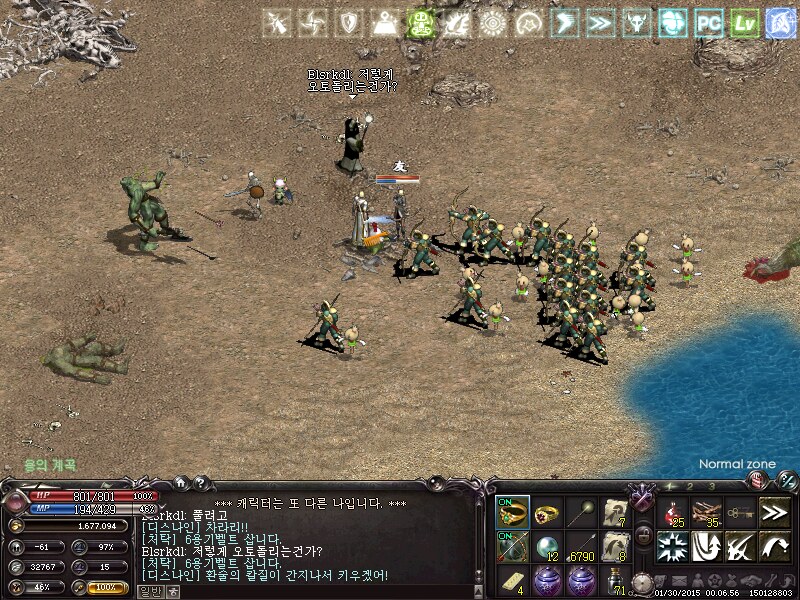Select the 일반 chat tab

click(149, 591)
